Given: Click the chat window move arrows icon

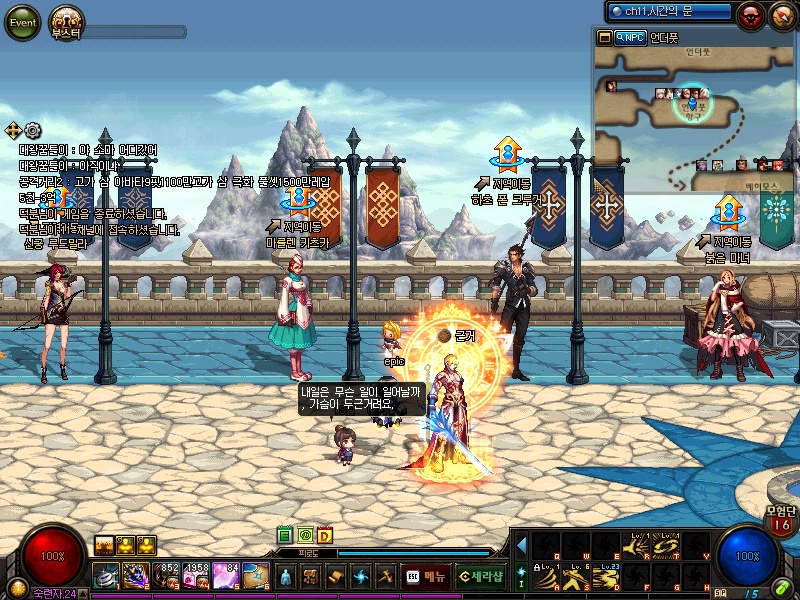Looking at the screenshot, I should [14, 130].
